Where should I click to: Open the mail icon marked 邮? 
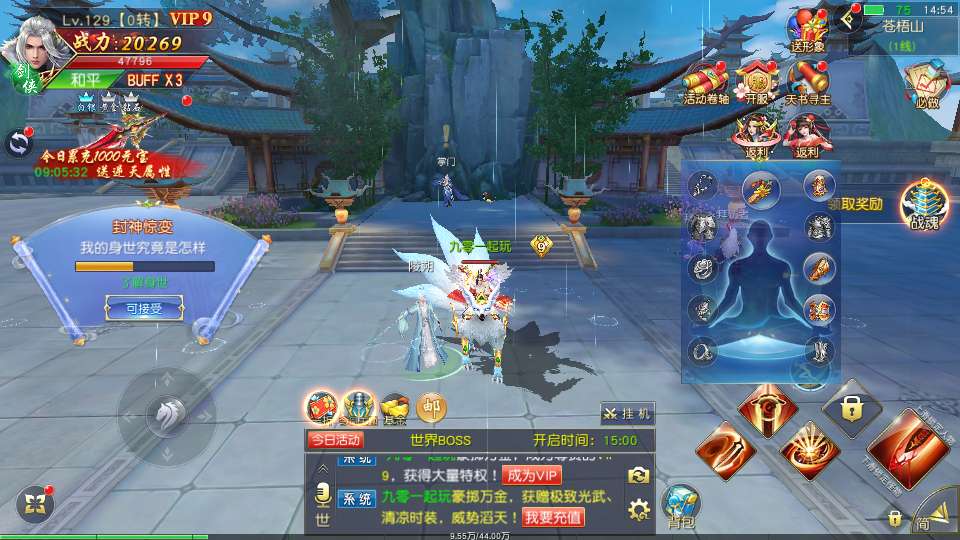(432, 406)
